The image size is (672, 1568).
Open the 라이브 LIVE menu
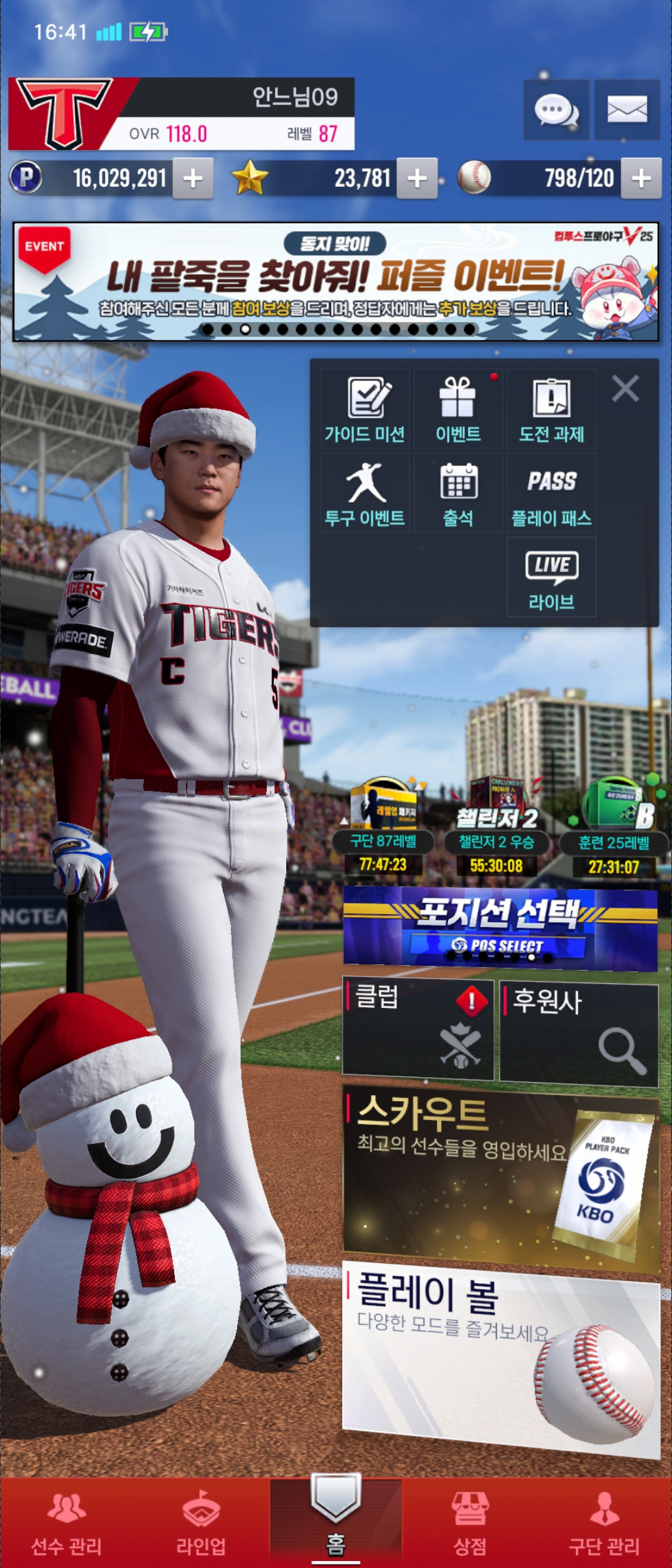coord(551,578)
